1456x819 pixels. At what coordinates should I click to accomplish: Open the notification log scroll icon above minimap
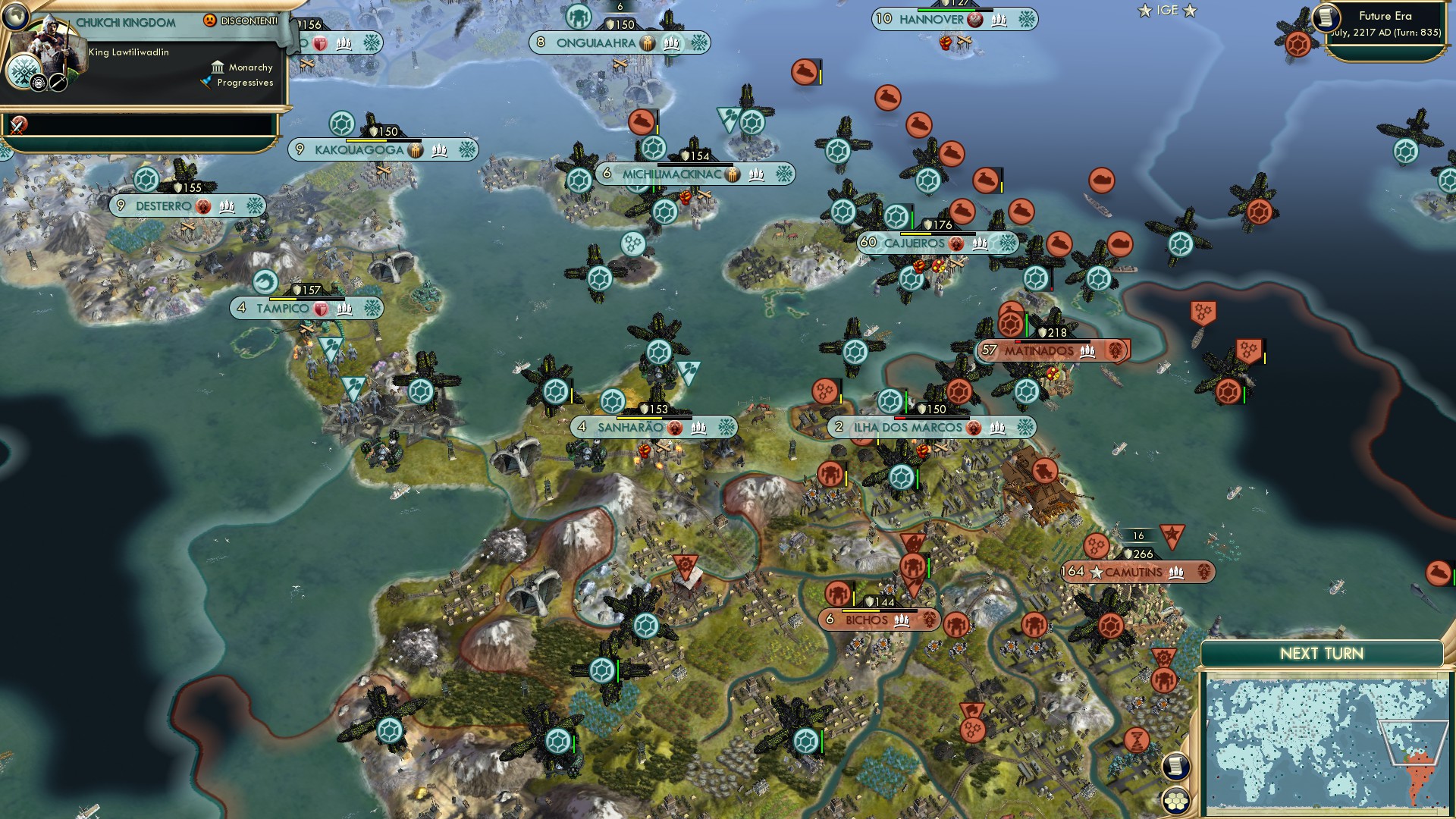pos(1178,767)
